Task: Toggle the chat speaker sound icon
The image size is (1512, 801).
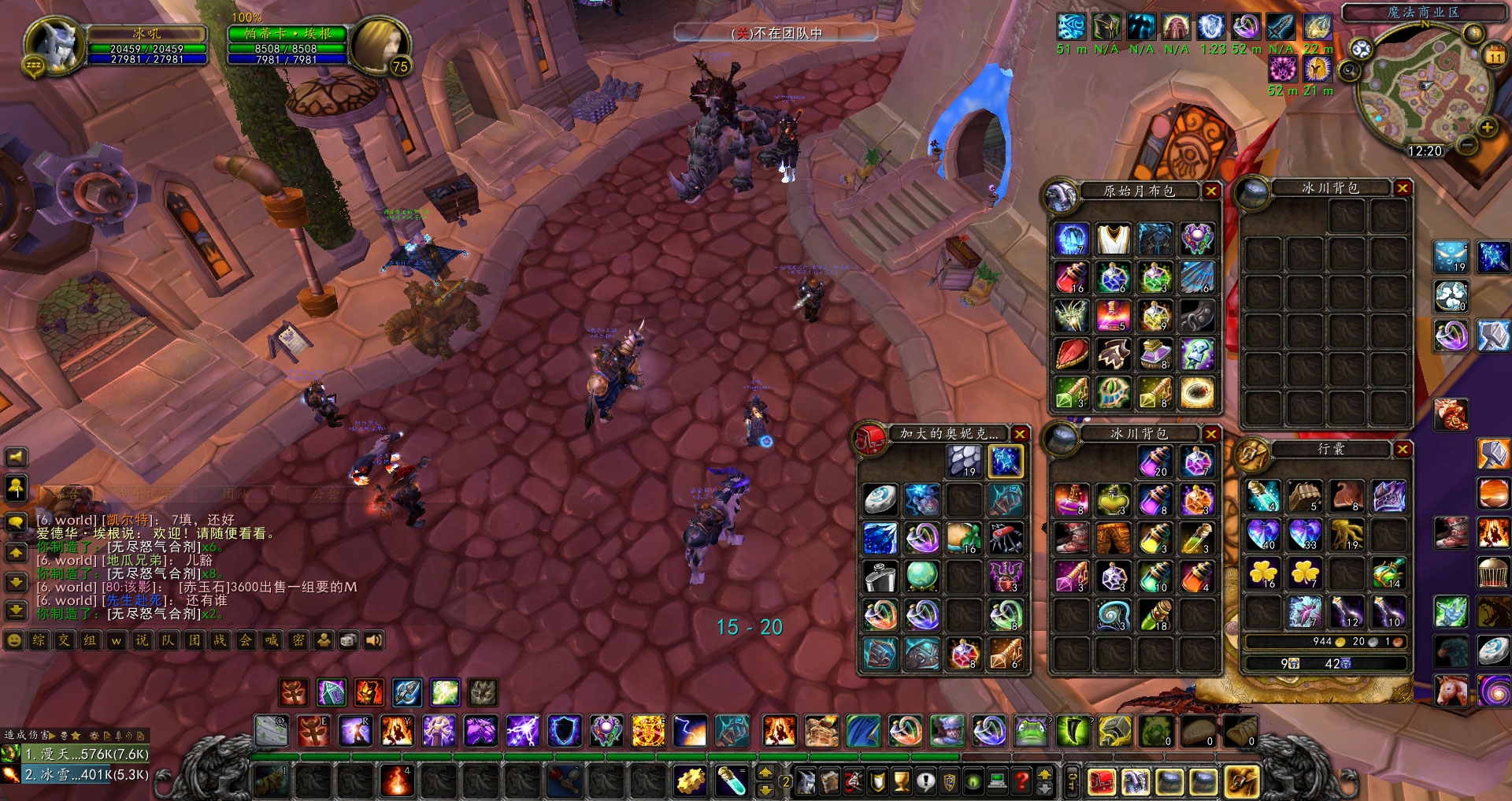Action: point(373,640)
